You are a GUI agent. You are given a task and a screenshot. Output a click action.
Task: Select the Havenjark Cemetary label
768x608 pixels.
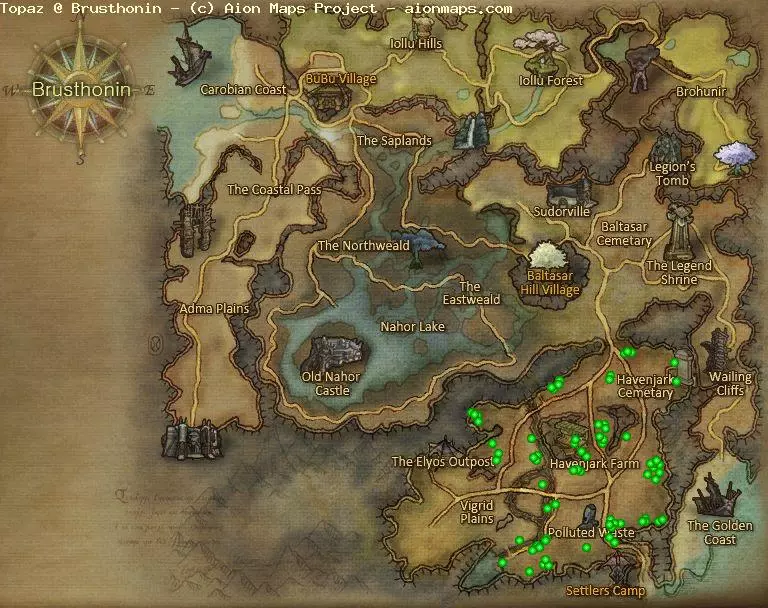point(645,386)
